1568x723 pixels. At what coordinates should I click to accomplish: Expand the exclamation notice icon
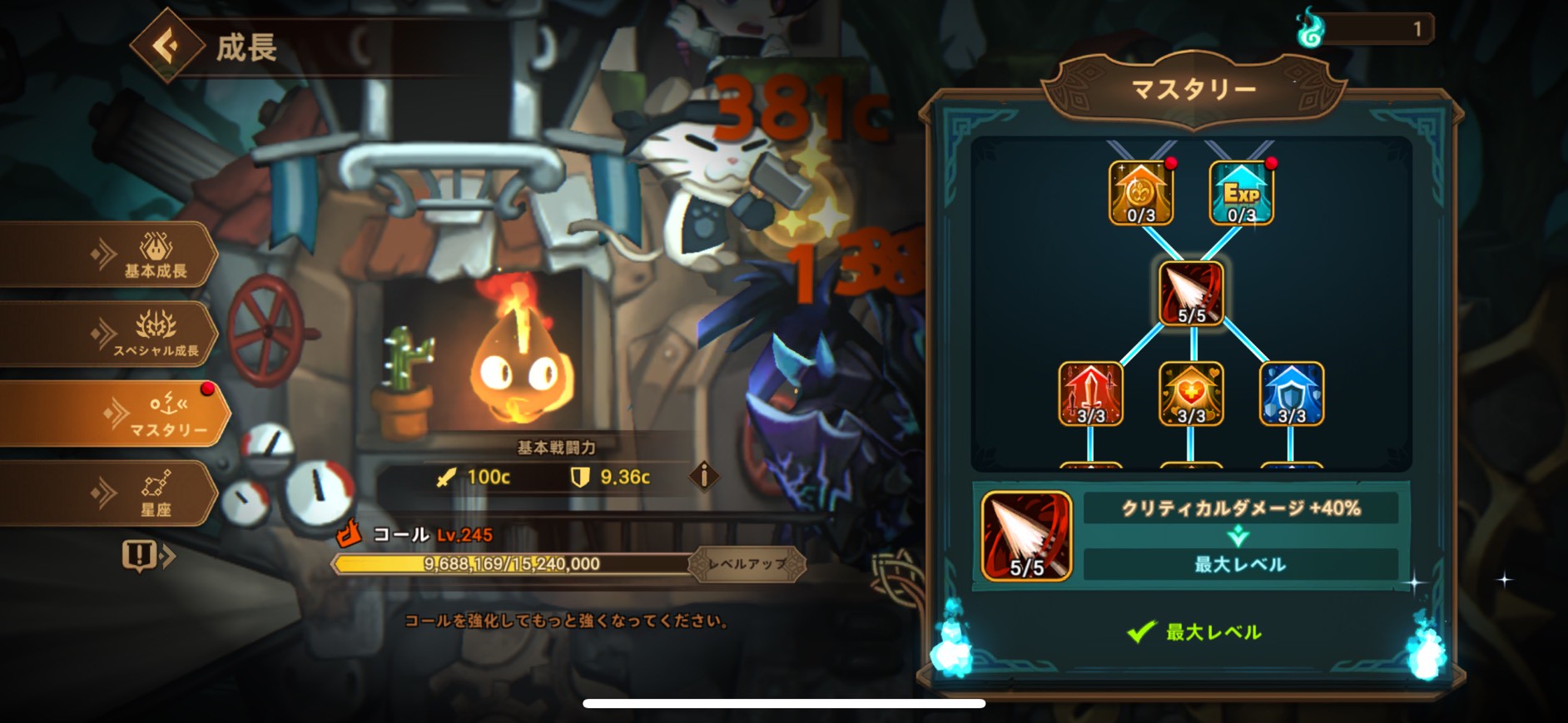146,556
